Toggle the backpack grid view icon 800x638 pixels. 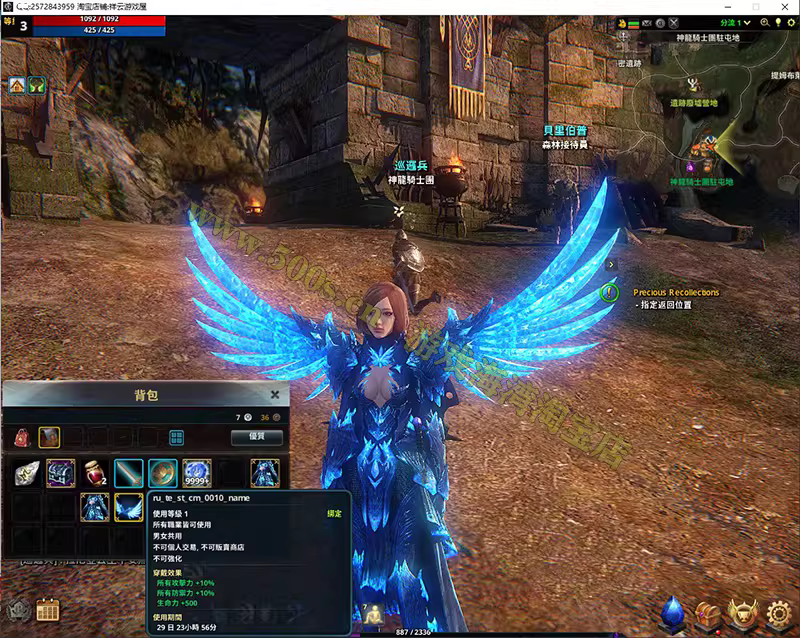point(176,437)
